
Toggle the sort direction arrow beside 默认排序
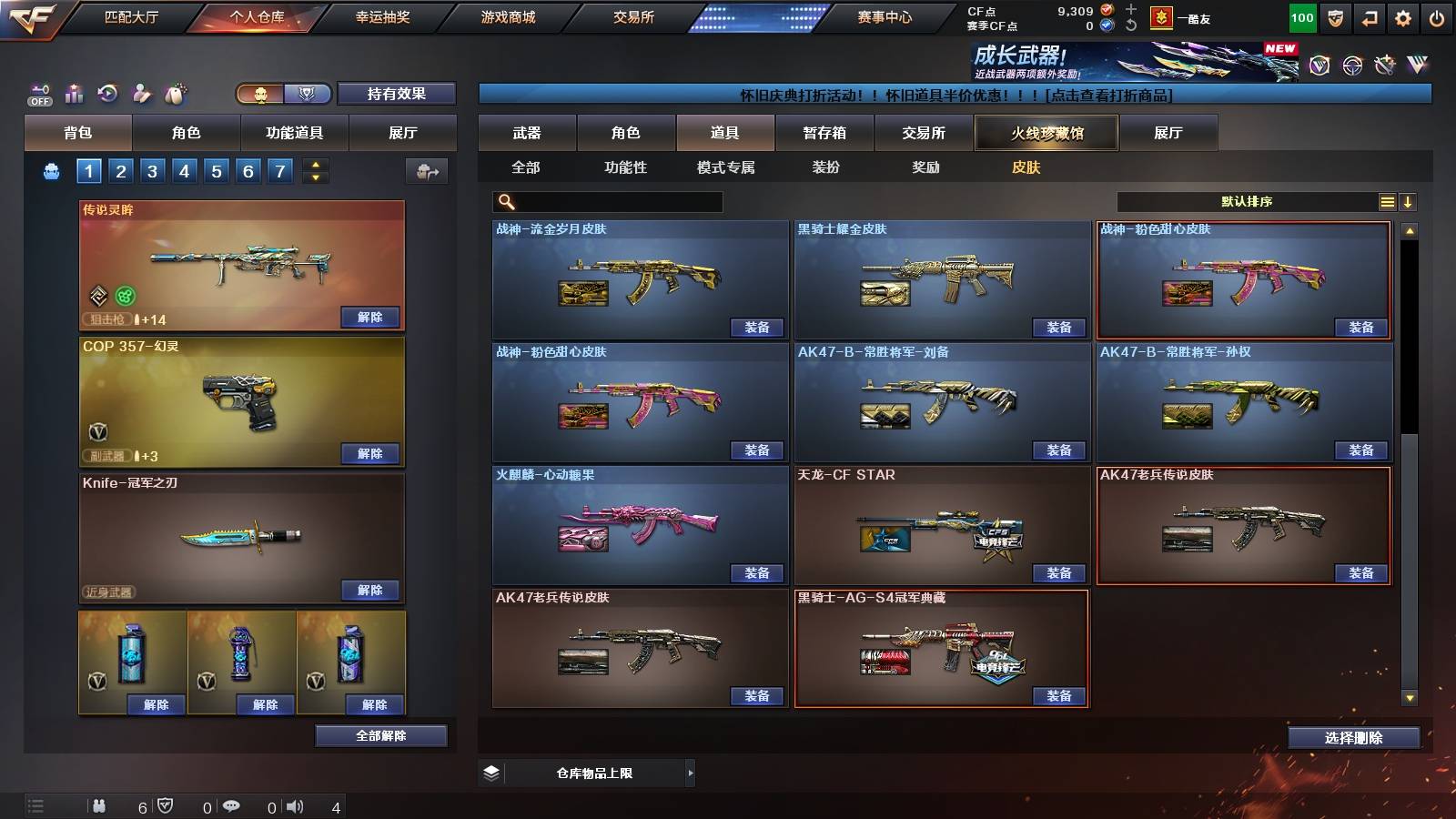pyautogui.click(x=1409, y=201)
